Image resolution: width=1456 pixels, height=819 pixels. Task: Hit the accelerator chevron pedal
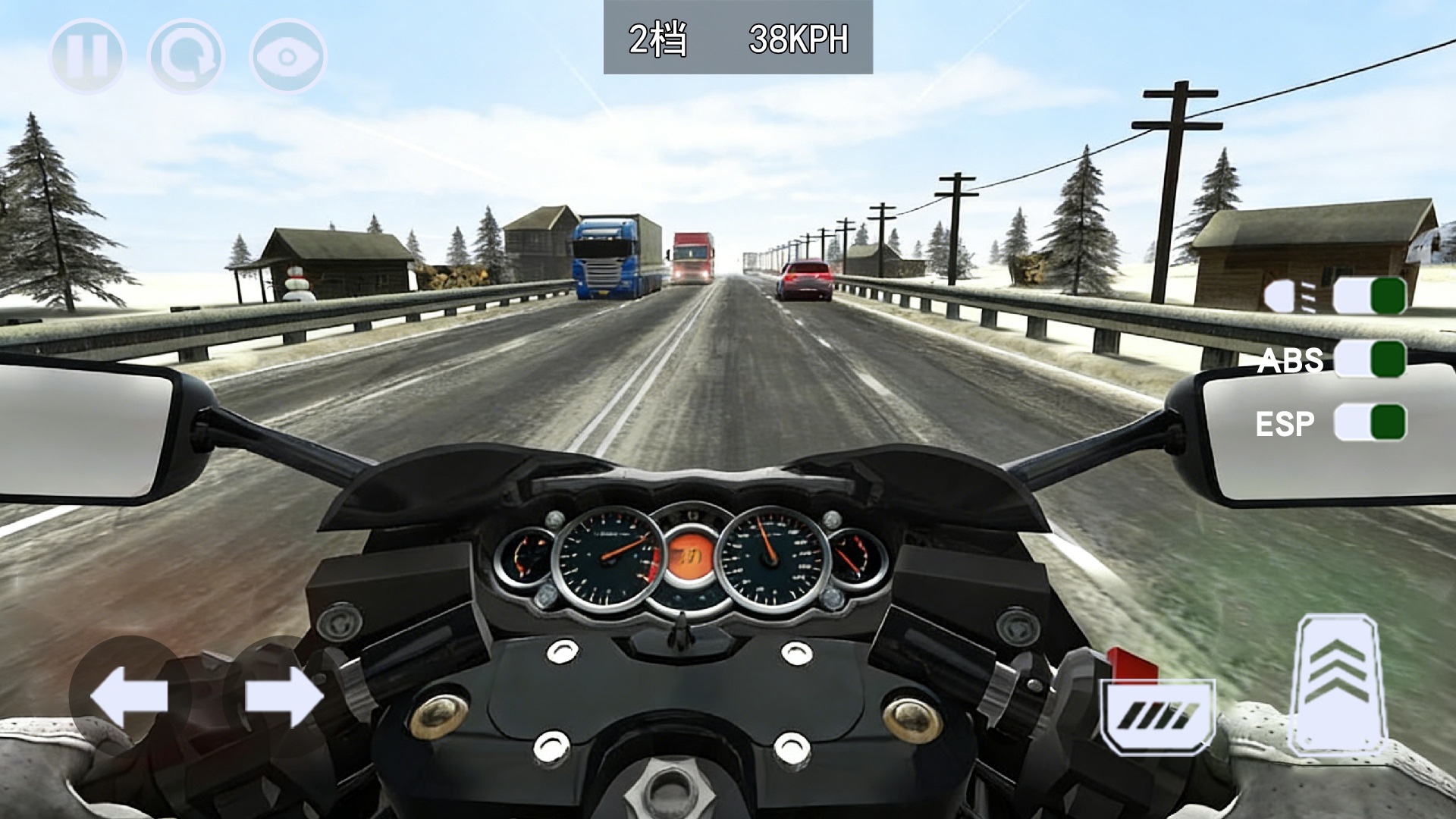point(1338,684)
